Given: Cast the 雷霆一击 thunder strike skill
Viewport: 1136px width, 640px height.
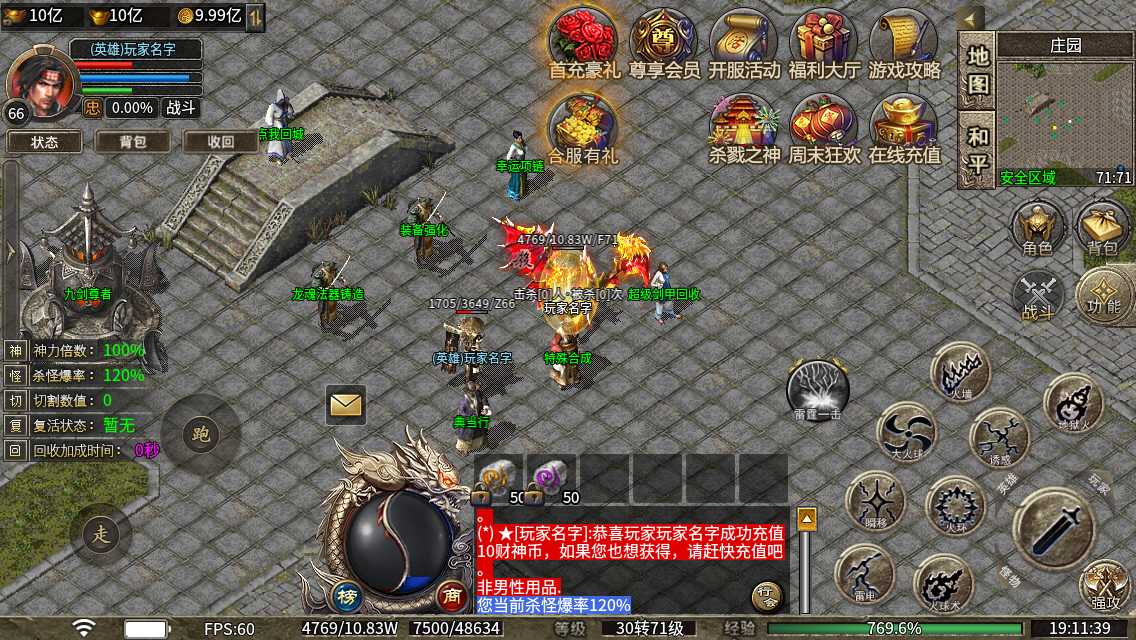Looking at the screenshot, I should [818, 390].
